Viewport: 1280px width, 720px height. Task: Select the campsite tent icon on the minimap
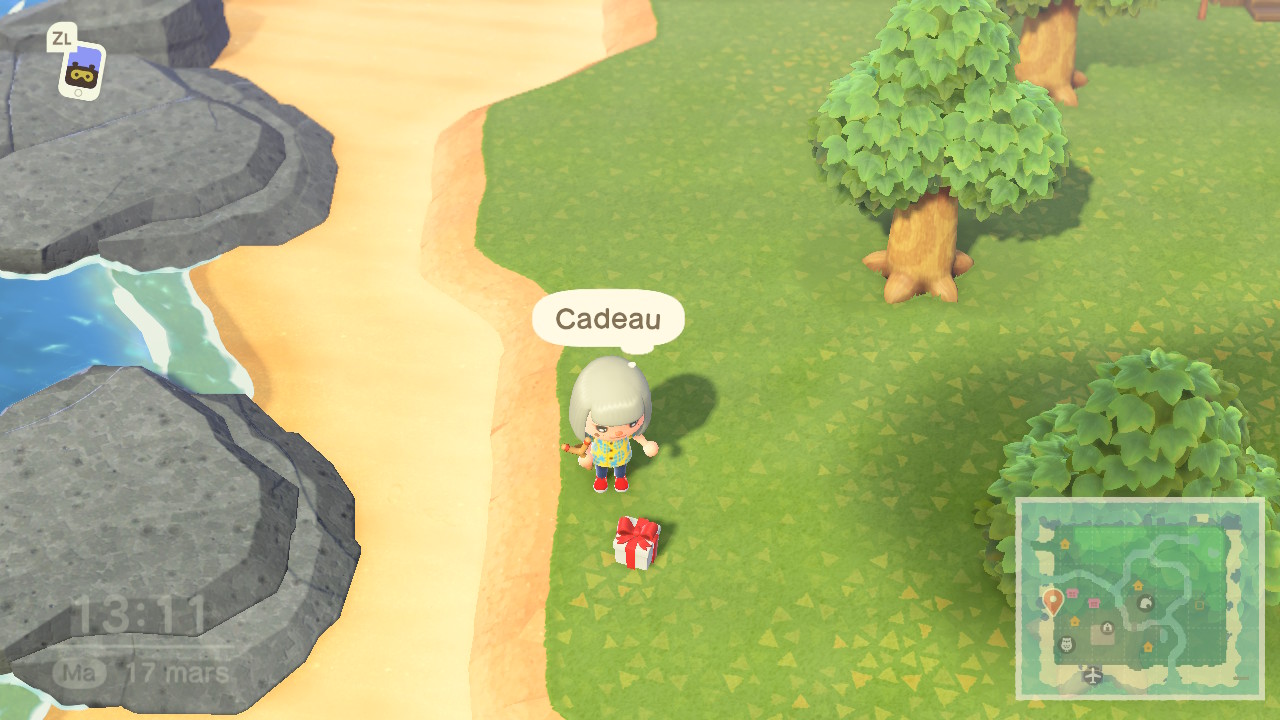pos(1106,628)
